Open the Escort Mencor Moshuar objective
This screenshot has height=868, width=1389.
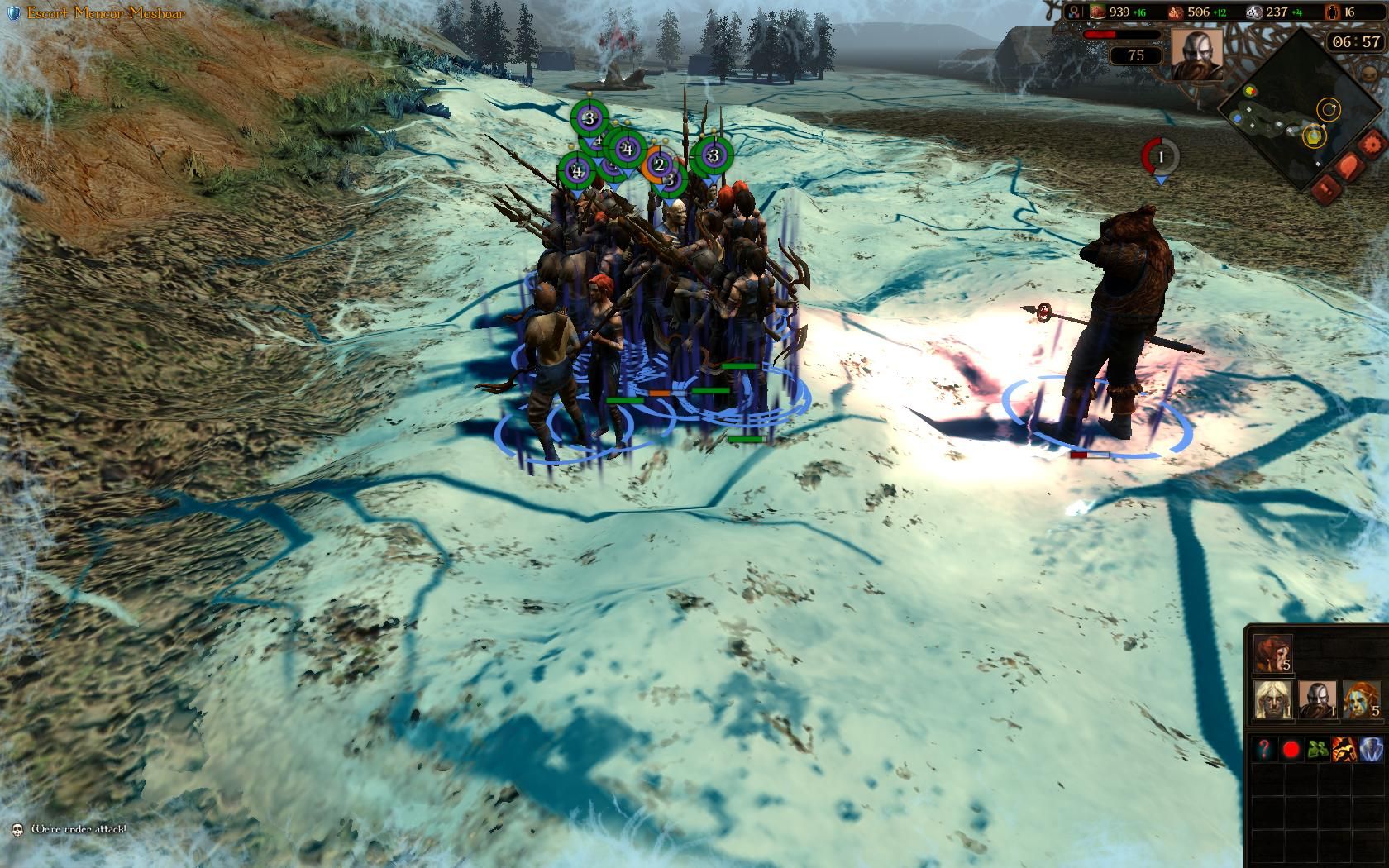[x=105, y=13]
